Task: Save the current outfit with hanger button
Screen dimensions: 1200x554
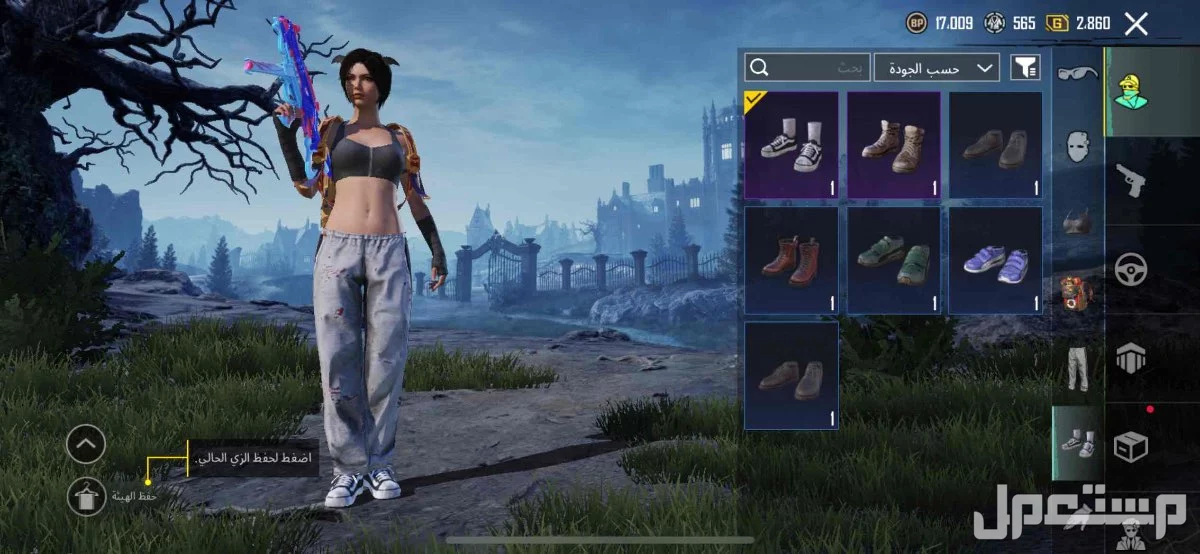Action: coord(86,495)
